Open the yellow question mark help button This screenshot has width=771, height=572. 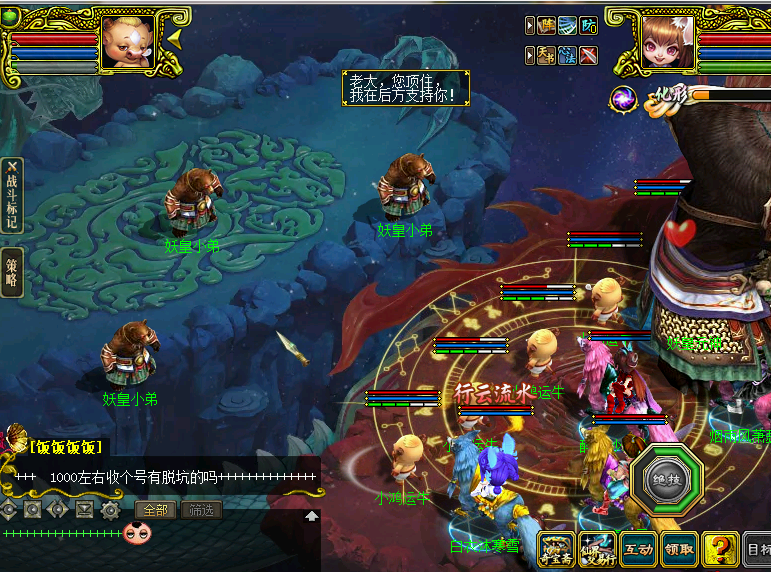[719, 549]
